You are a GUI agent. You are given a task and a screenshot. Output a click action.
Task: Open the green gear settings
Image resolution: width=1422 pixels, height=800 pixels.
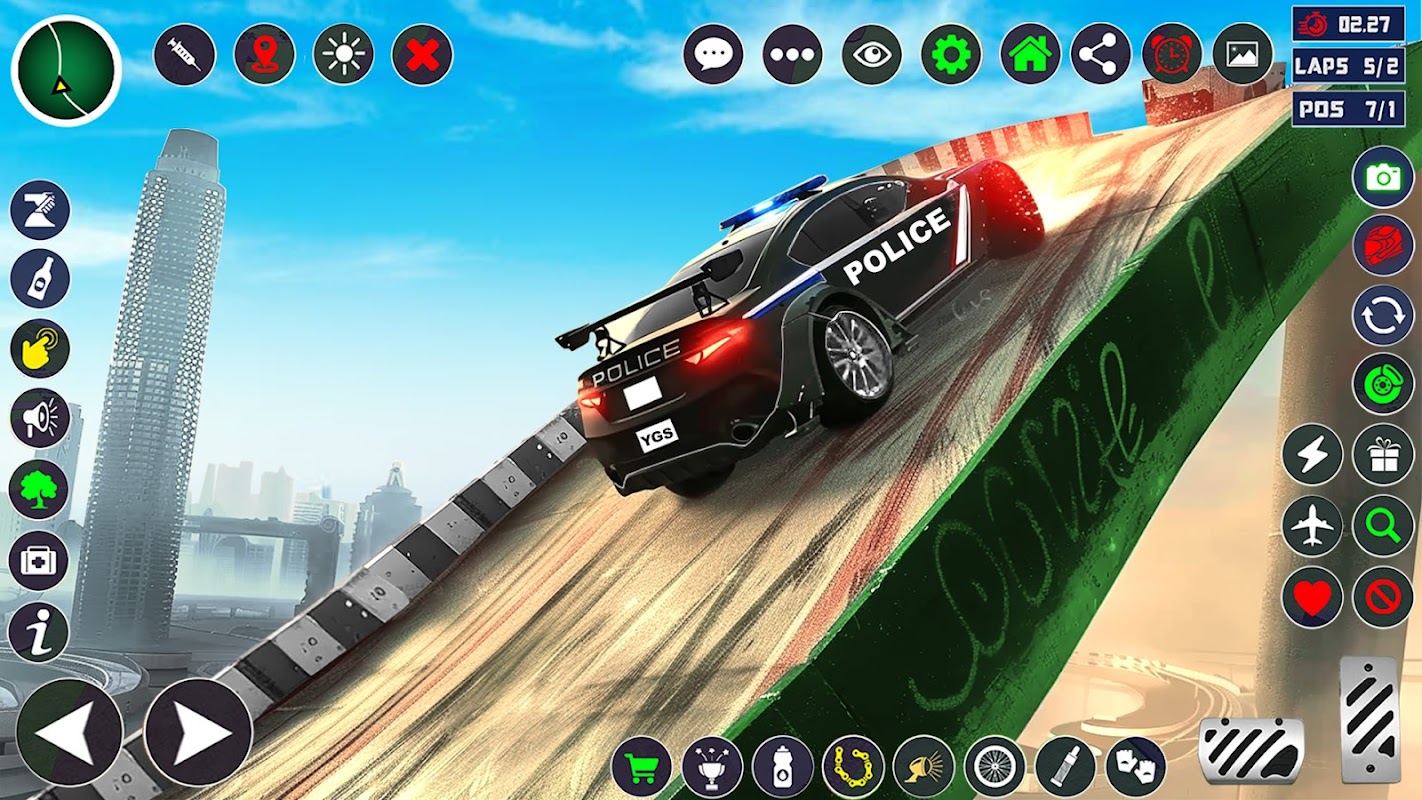(x=951, y=54)
